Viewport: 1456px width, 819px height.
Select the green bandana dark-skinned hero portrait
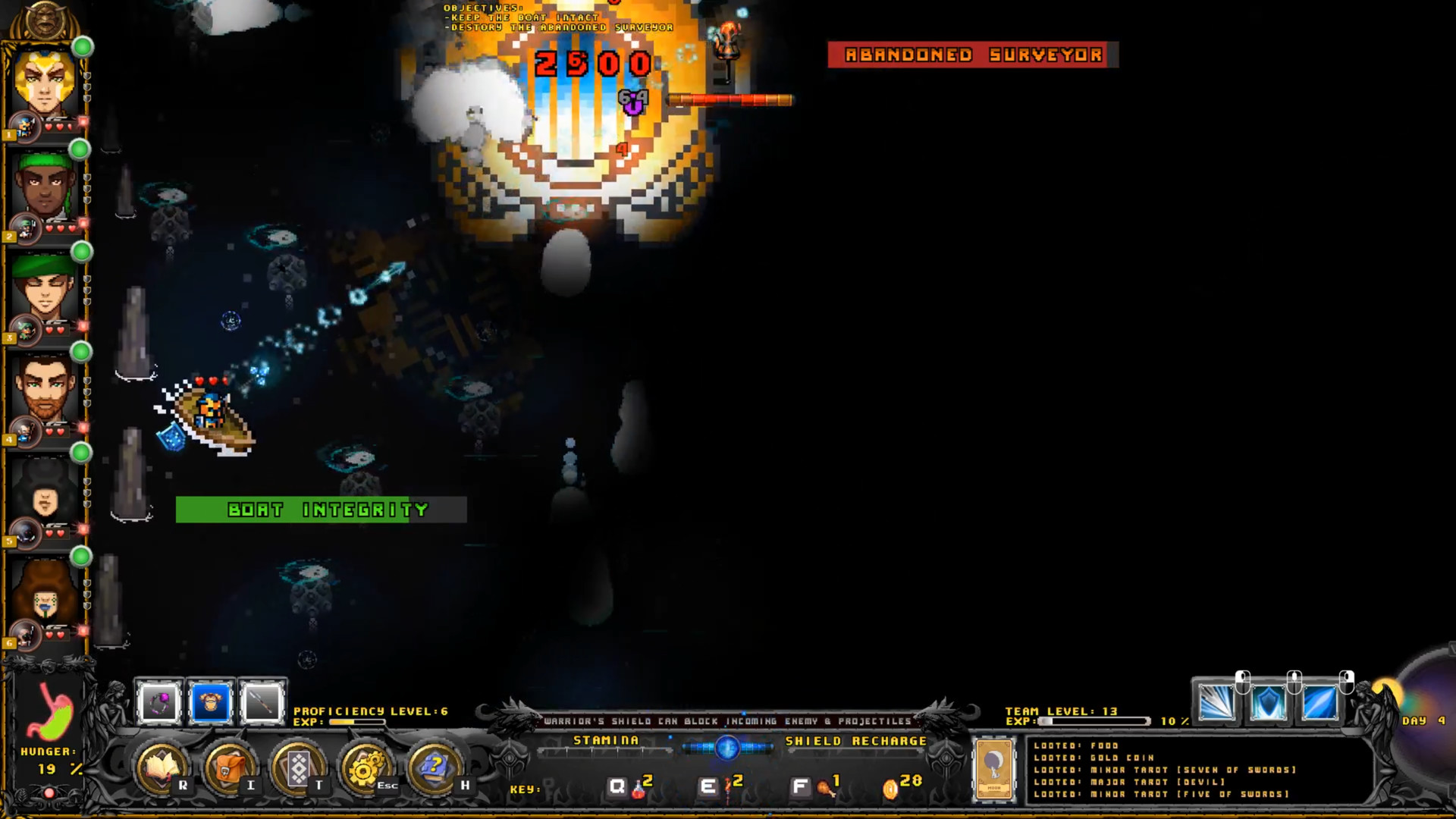coord(45,186)
